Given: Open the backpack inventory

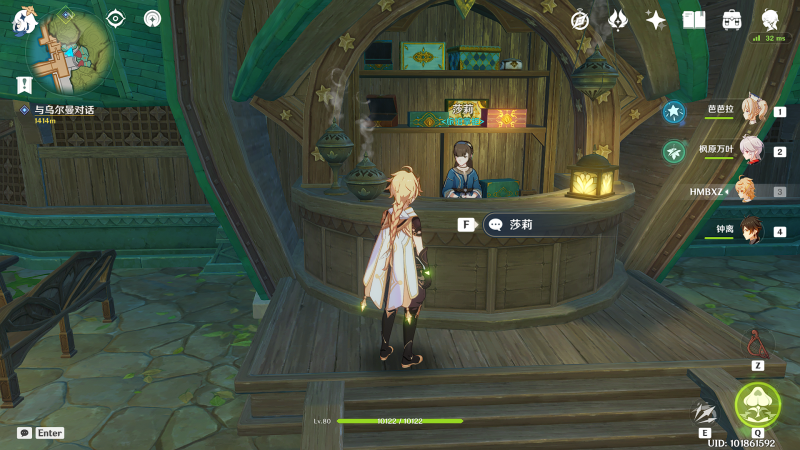Looking at the screenshot, I should pos(732,19).
